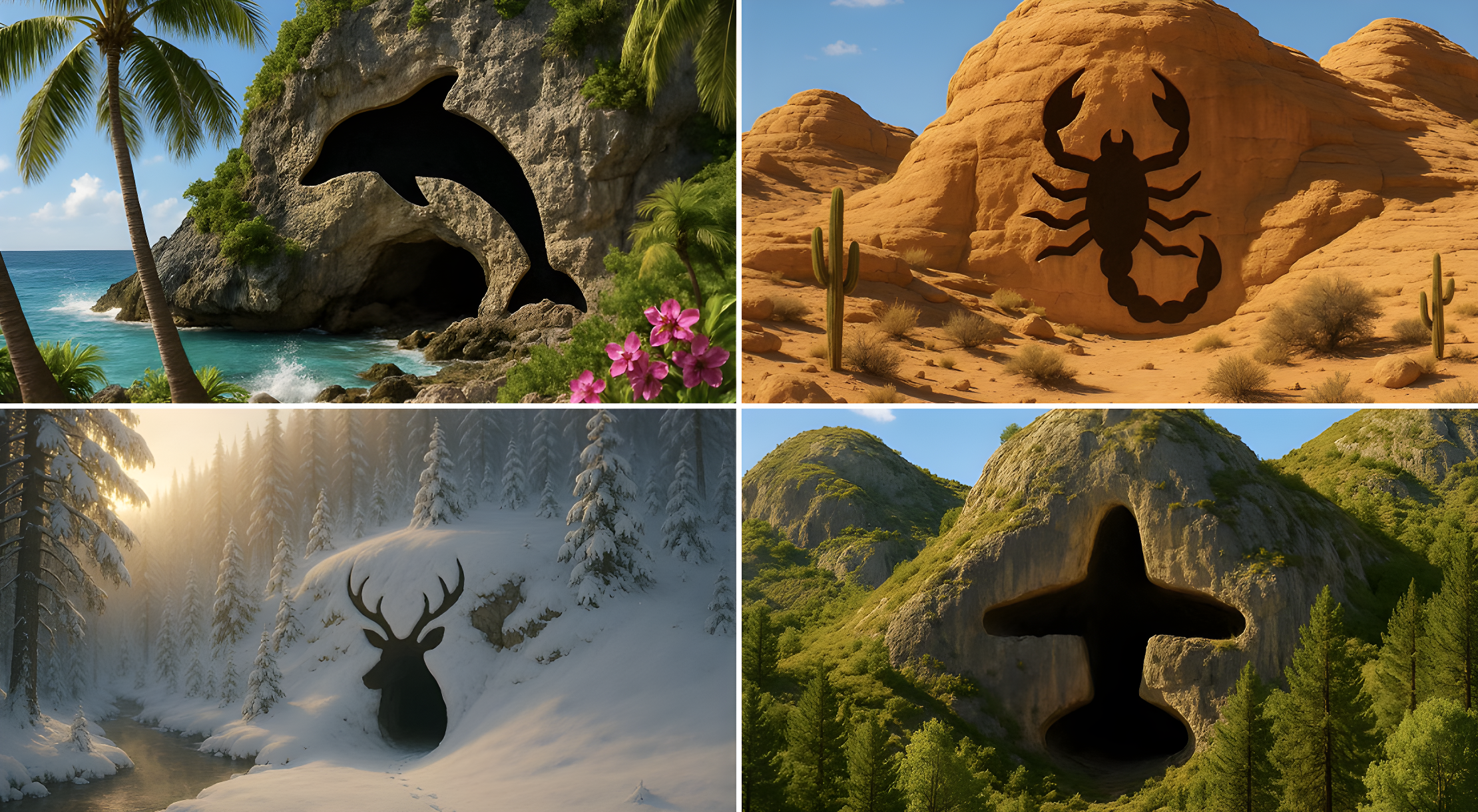
Task: Select the dolphin-shaped cave picture
Action: point(368,201)
